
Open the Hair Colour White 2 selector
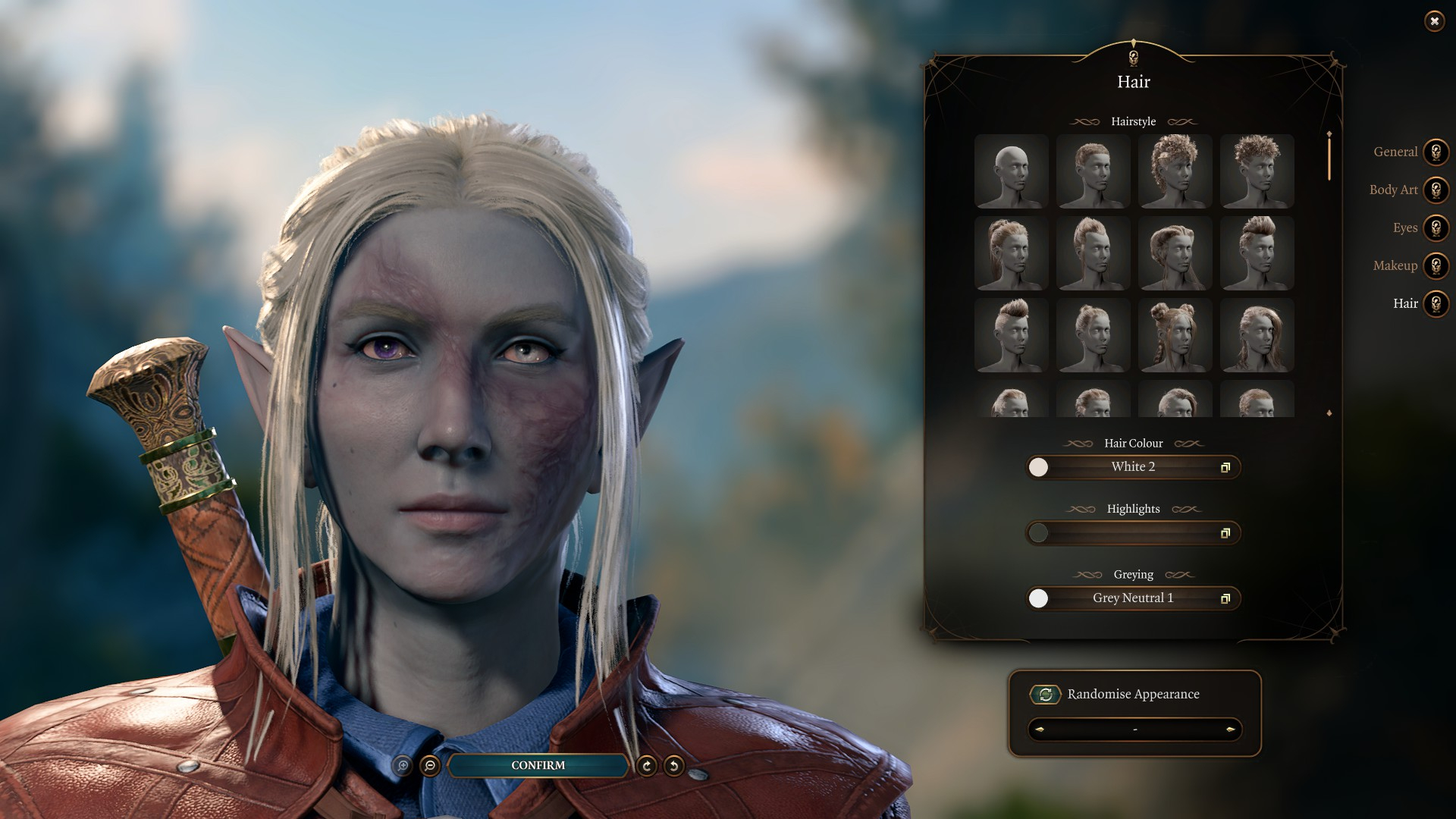point(1133,467)
